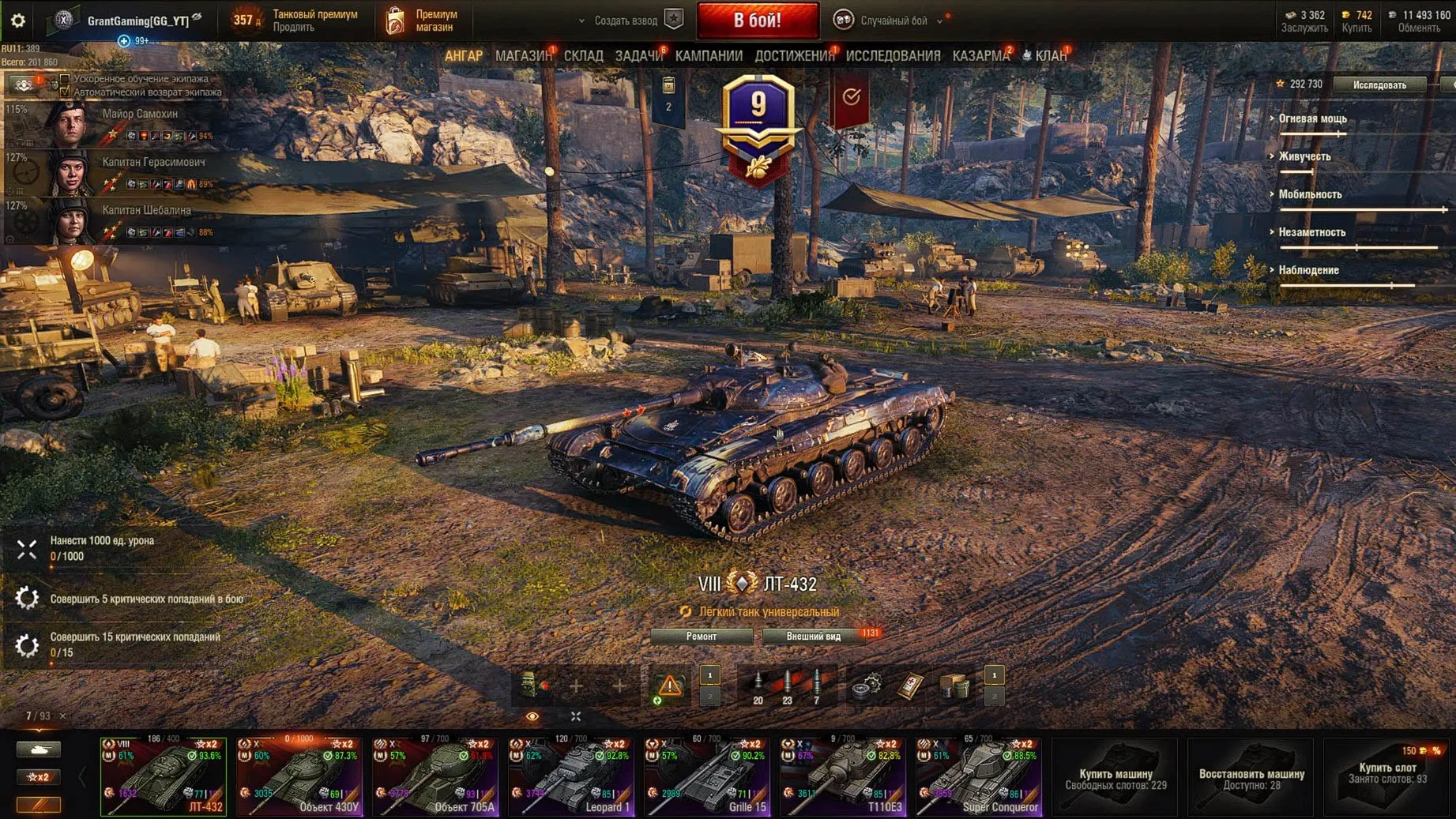Select the Объект 430У tank card

[x=299, y=776]
